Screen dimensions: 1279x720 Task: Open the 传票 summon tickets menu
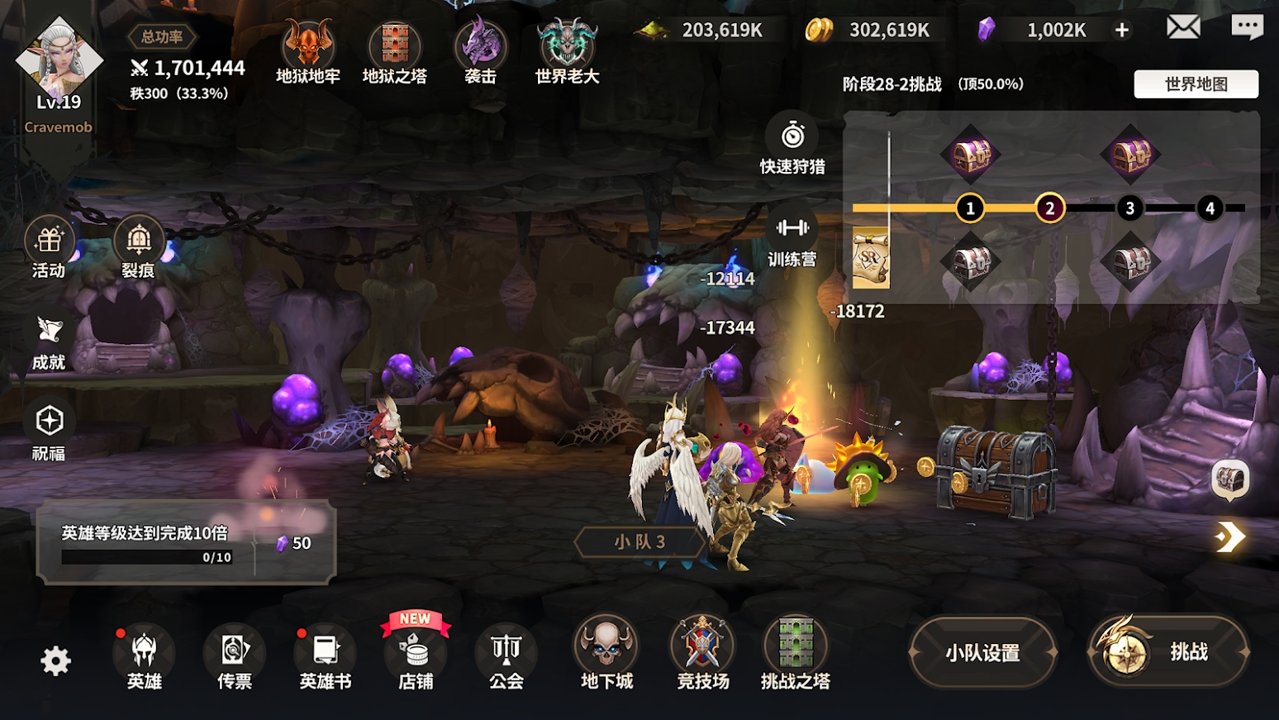234,655
